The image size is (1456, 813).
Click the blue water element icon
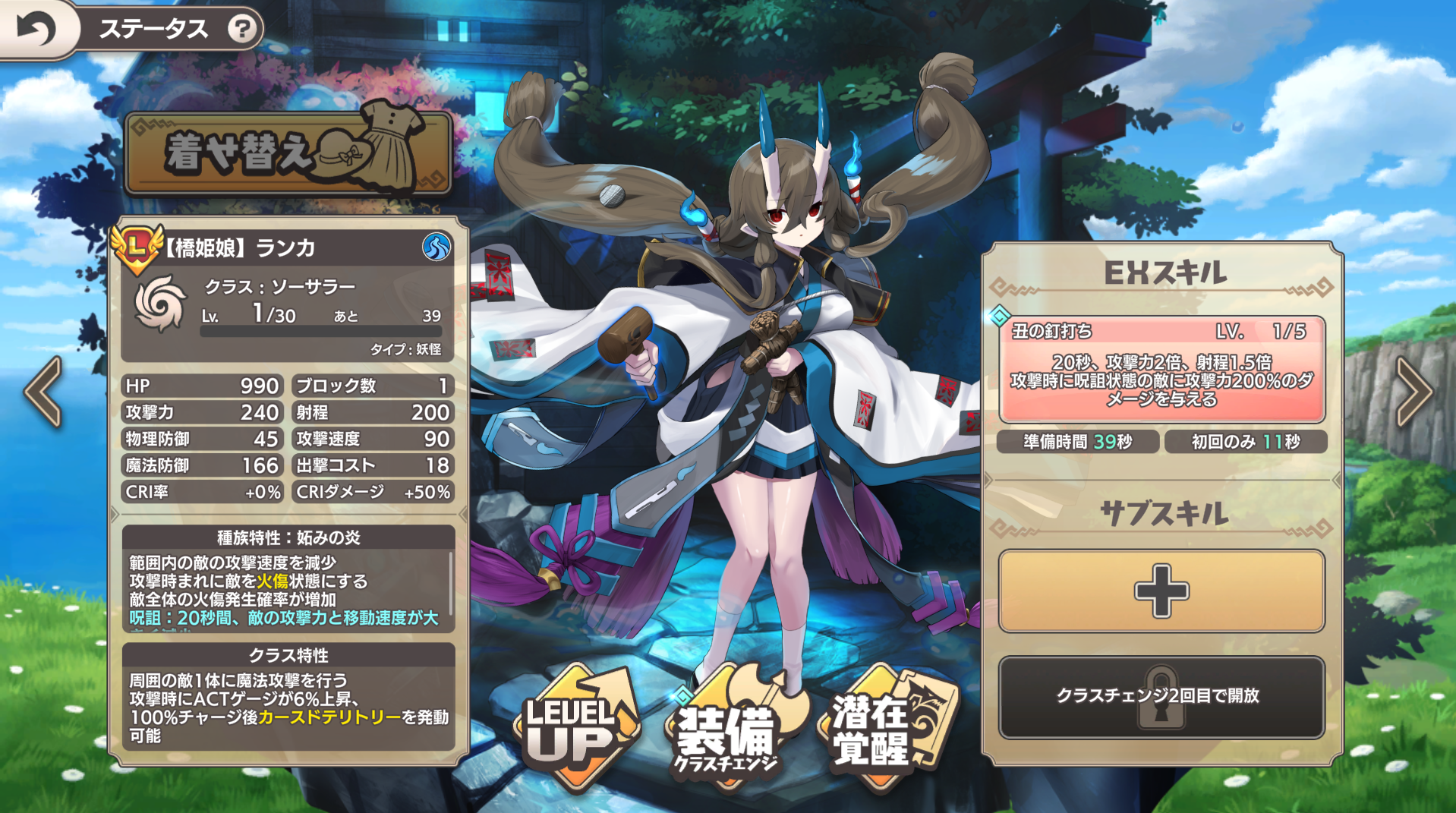tap(436, 247)
